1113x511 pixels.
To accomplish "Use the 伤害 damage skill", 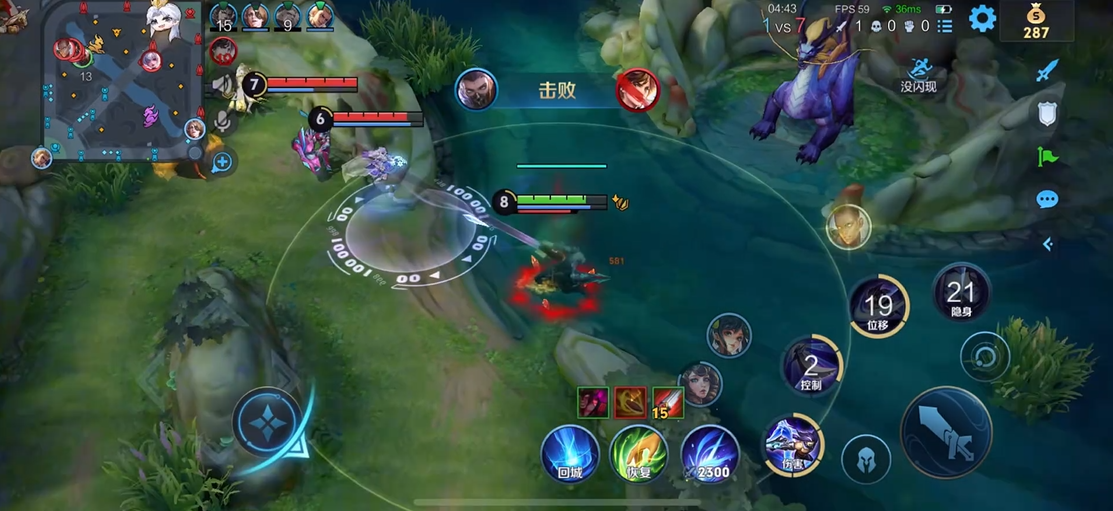I will [x=794, y=445].
